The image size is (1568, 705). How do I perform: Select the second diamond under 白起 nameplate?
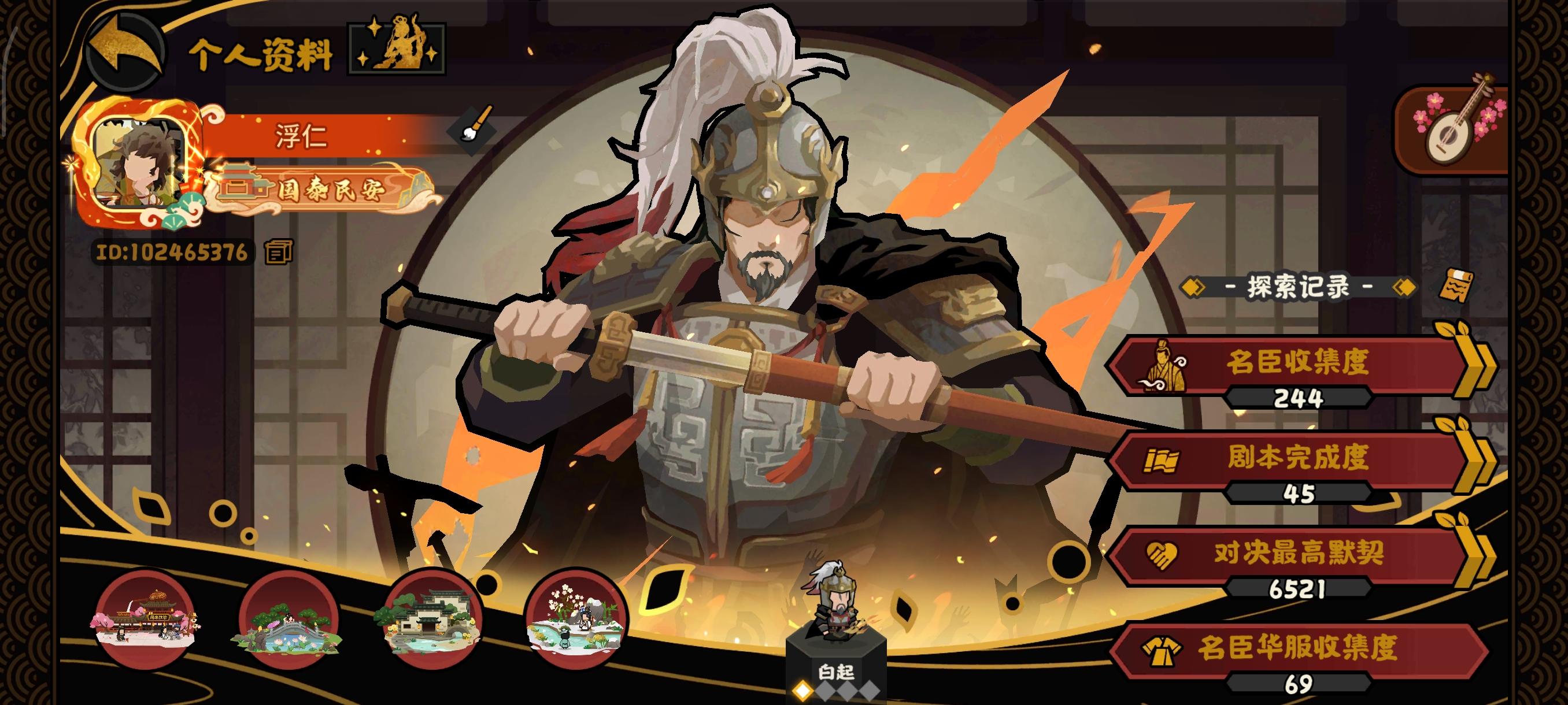(x=826, y=691)
